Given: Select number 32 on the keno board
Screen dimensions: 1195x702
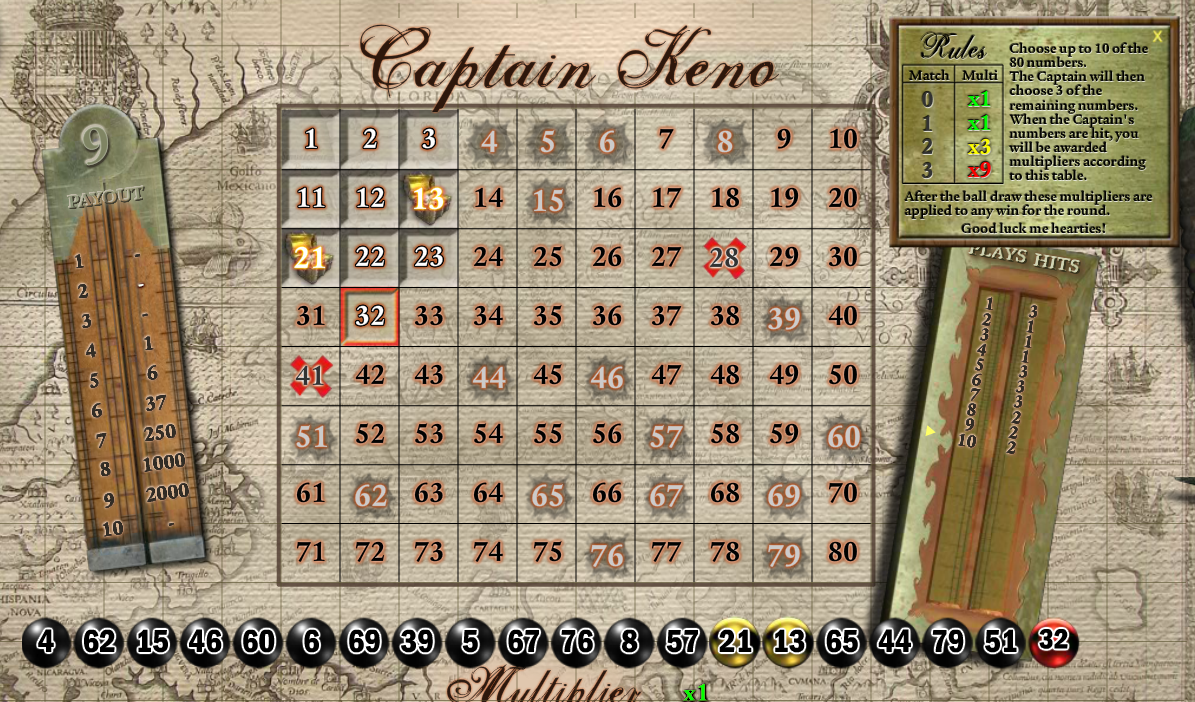Looking at the screenshot, I should [x=370, y=317].
